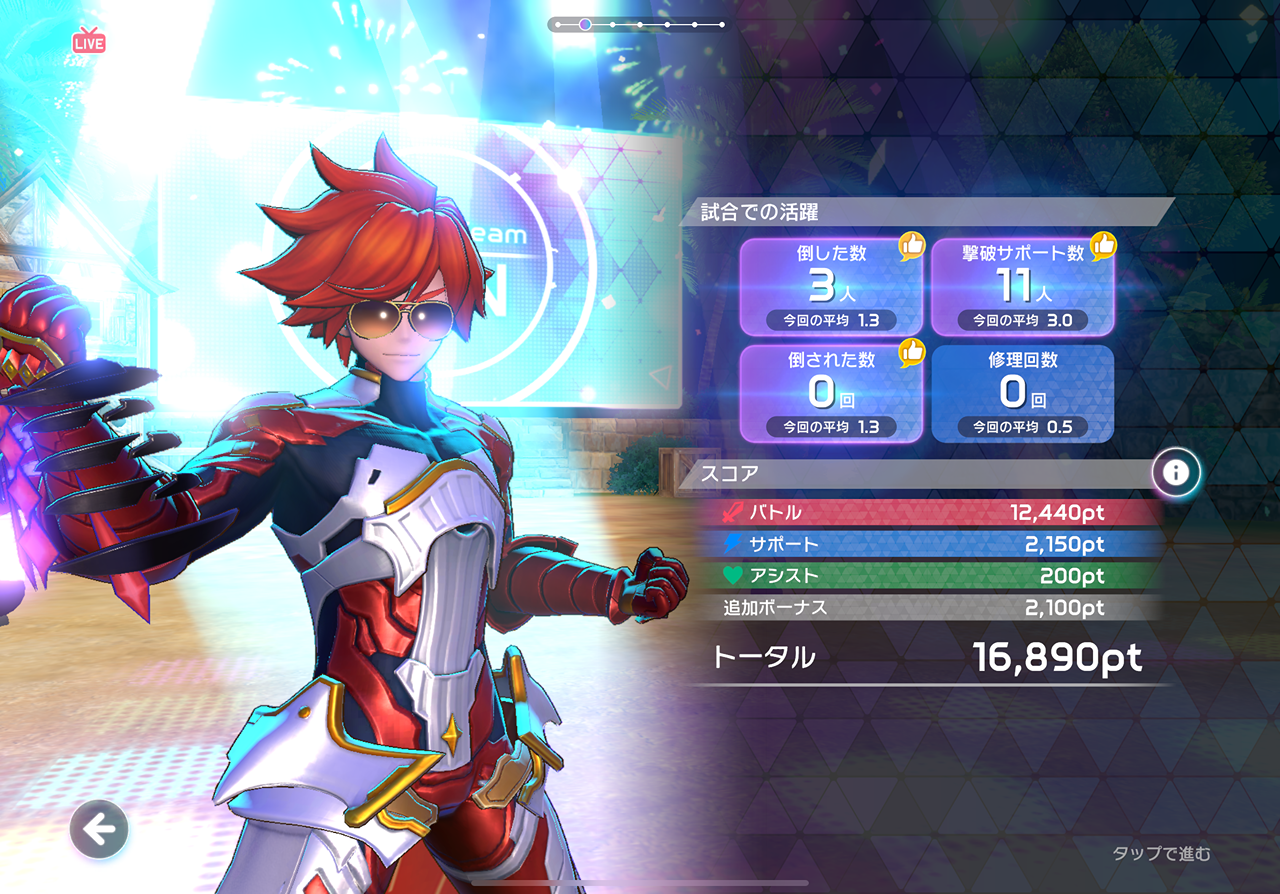Click the highlighted page indicator dot

[x=585, y=24]
